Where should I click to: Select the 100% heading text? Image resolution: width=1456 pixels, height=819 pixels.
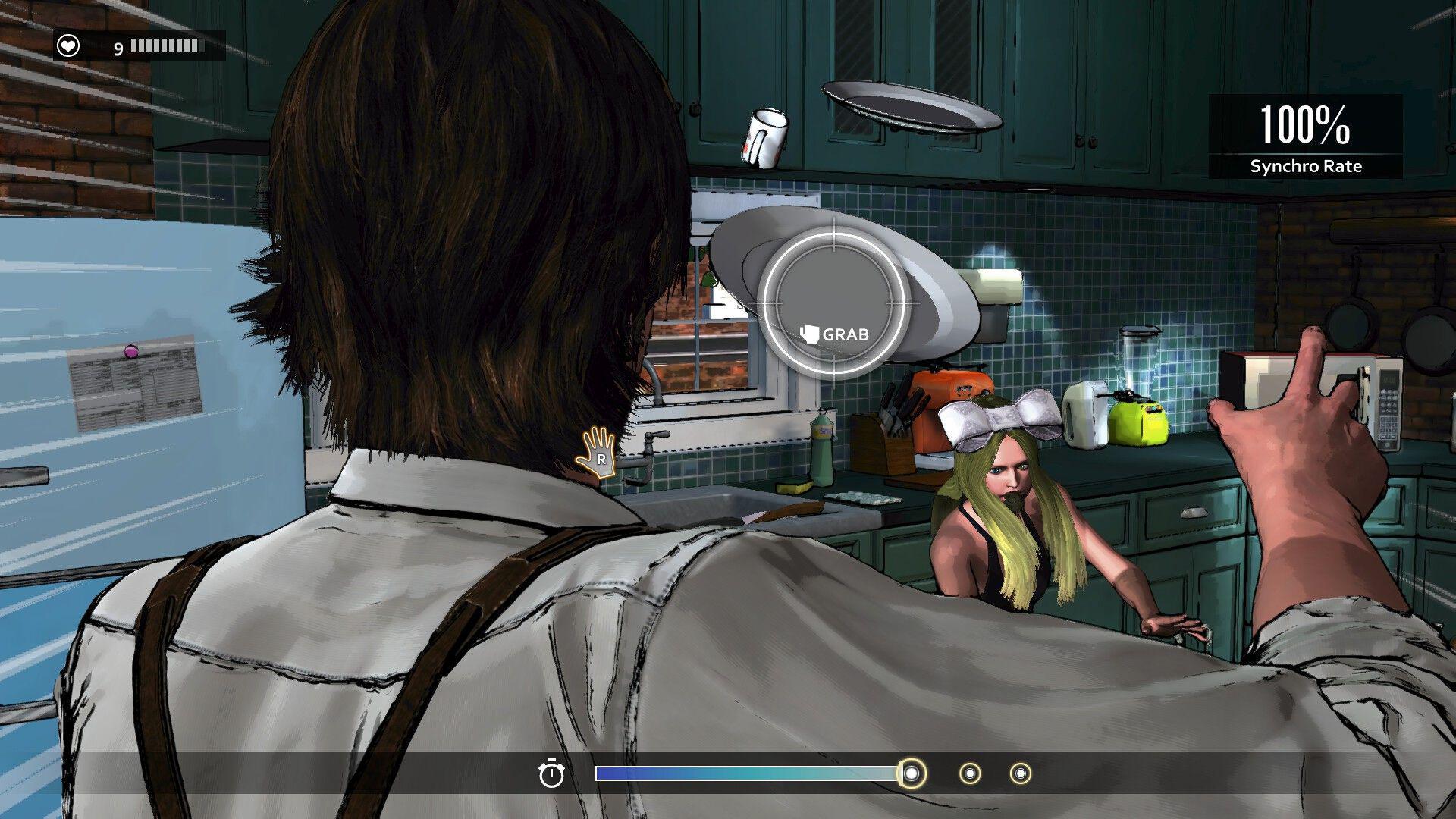point(1305,125)
